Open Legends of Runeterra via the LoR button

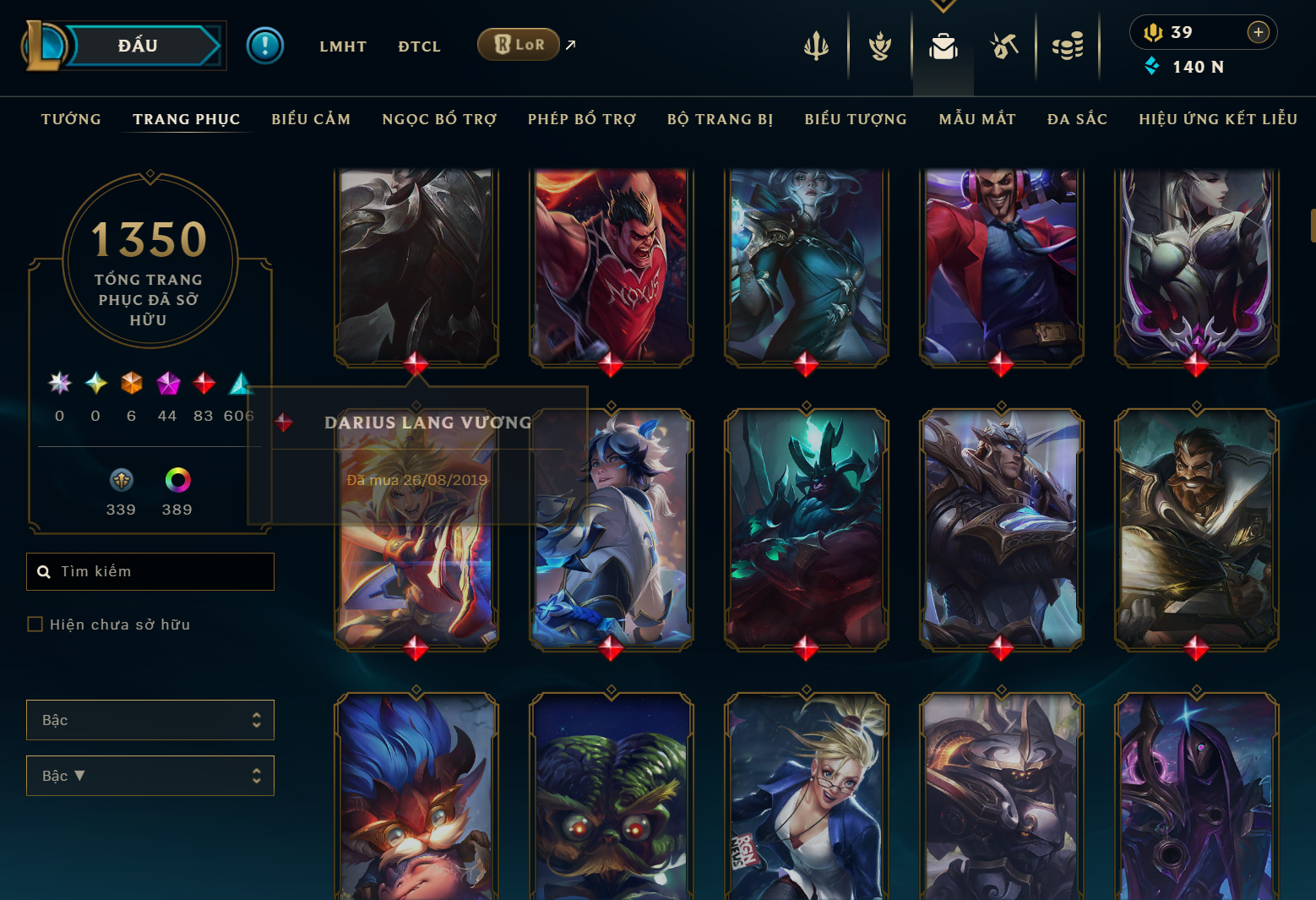[x=518, y=44]
